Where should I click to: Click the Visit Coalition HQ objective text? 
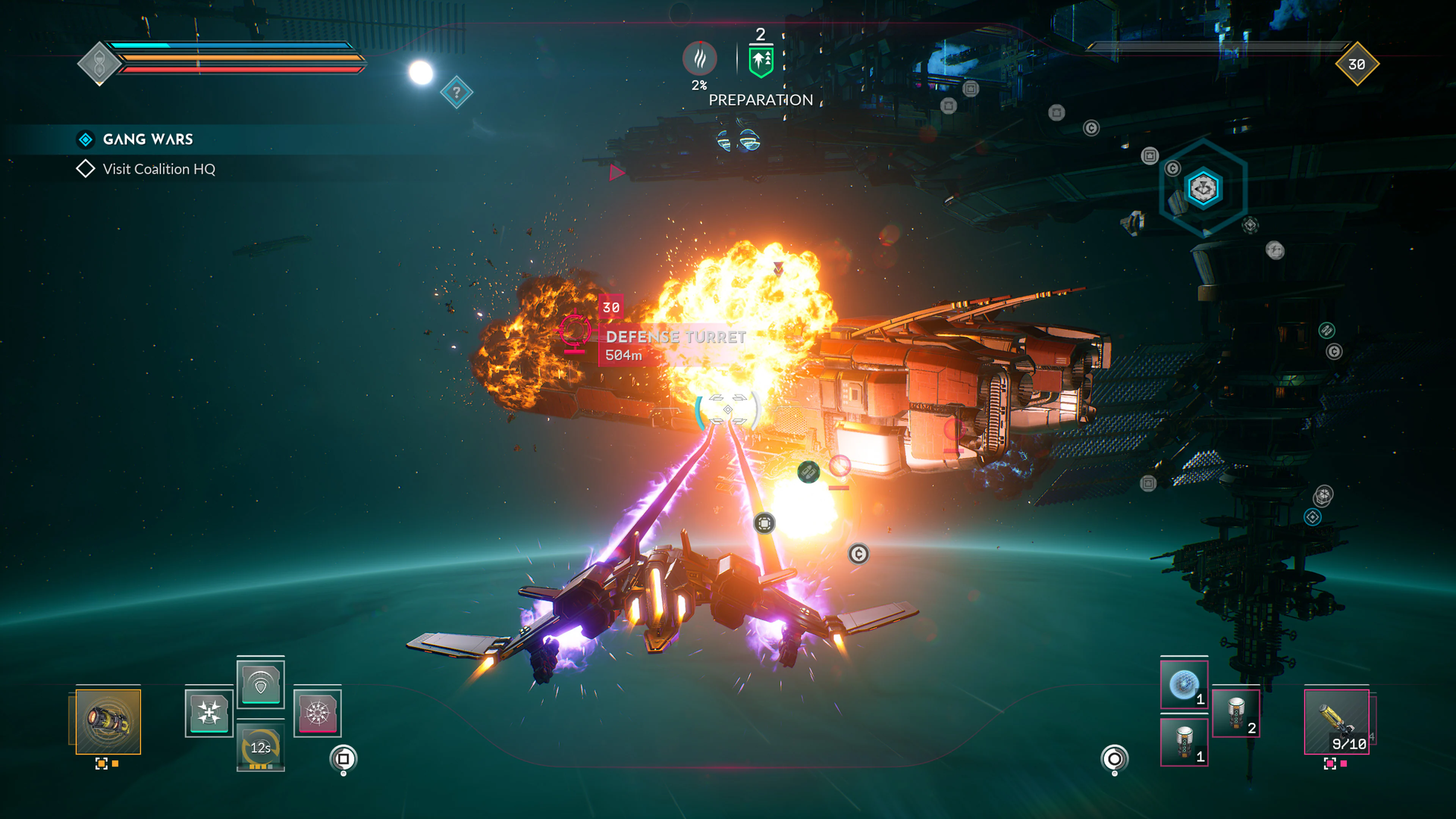(158, 168)
